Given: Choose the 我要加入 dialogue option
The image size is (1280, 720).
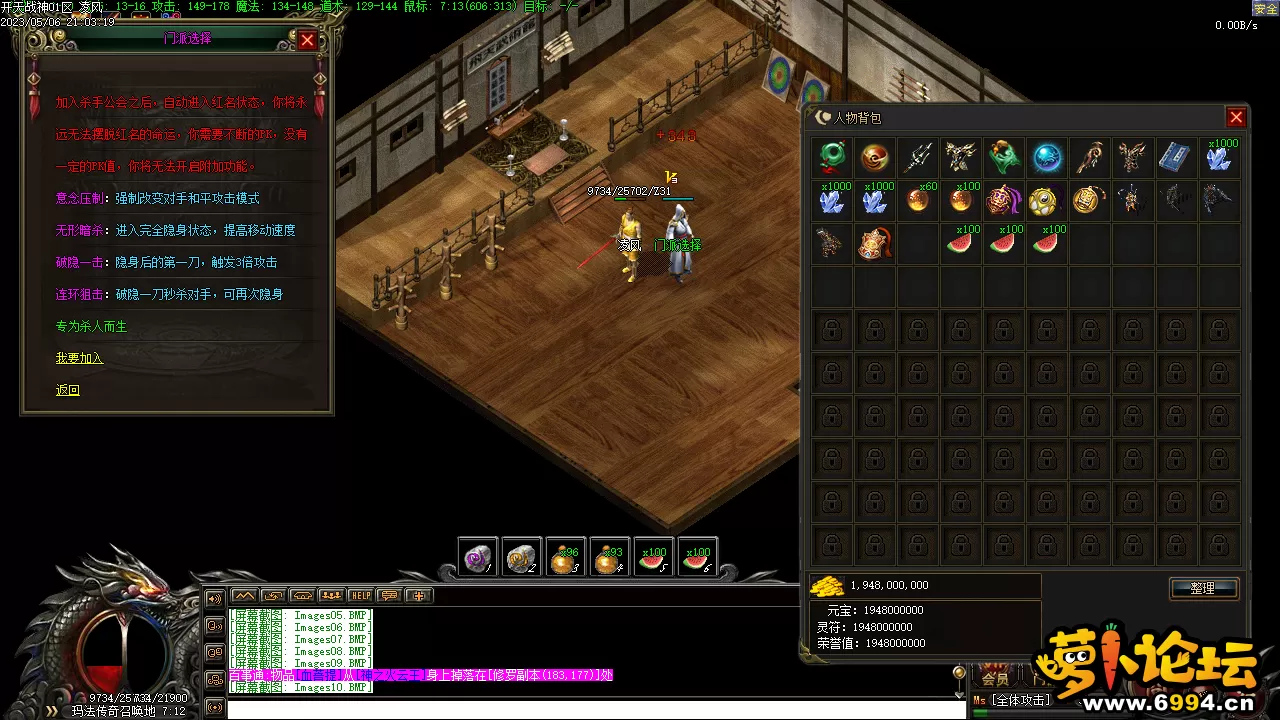Looking at the screenshot, I should tap(79, 358).
